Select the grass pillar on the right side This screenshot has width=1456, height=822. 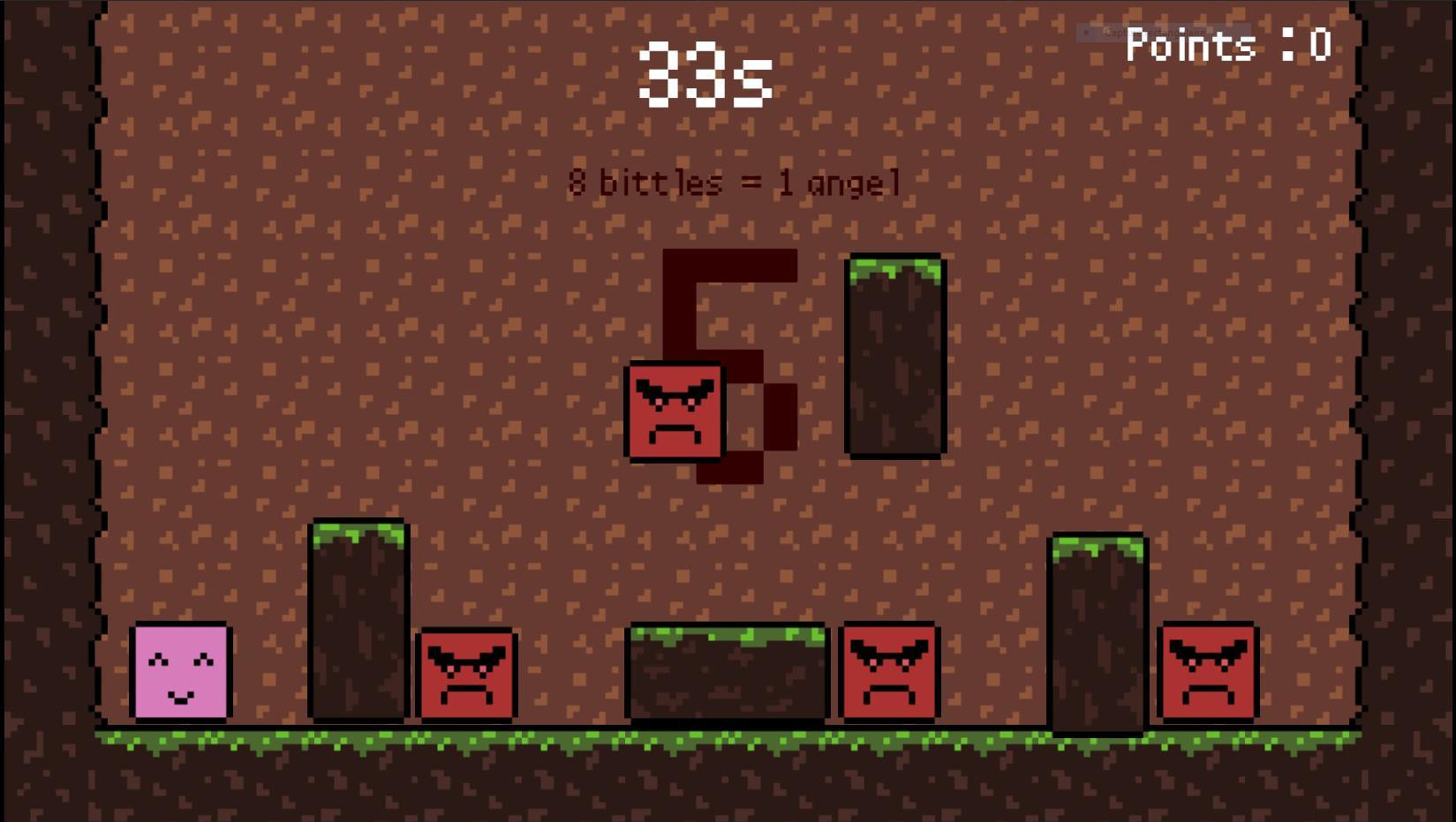1097,631
